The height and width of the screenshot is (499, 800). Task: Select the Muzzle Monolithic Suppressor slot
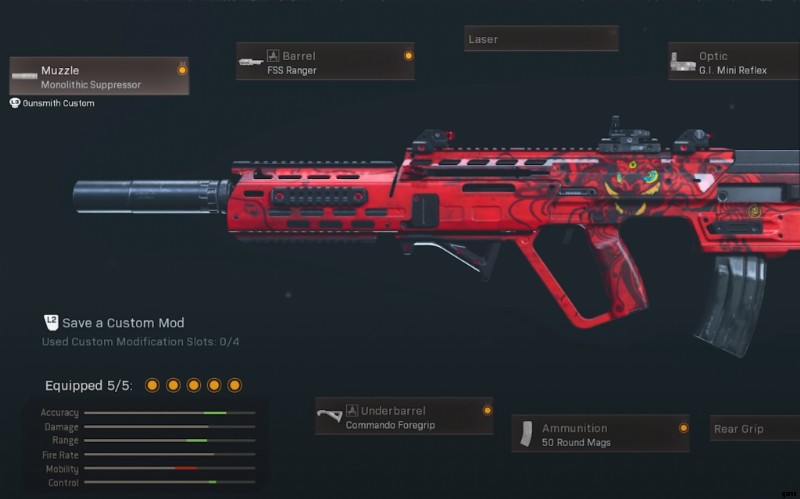click(x=99, y=77)
